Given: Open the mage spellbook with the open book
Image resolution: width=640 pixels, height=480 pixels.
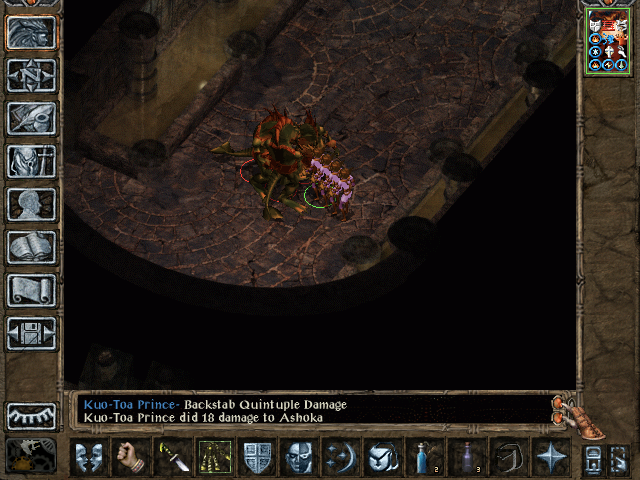Looking at the screenshot, I should (x=31, y=247).
